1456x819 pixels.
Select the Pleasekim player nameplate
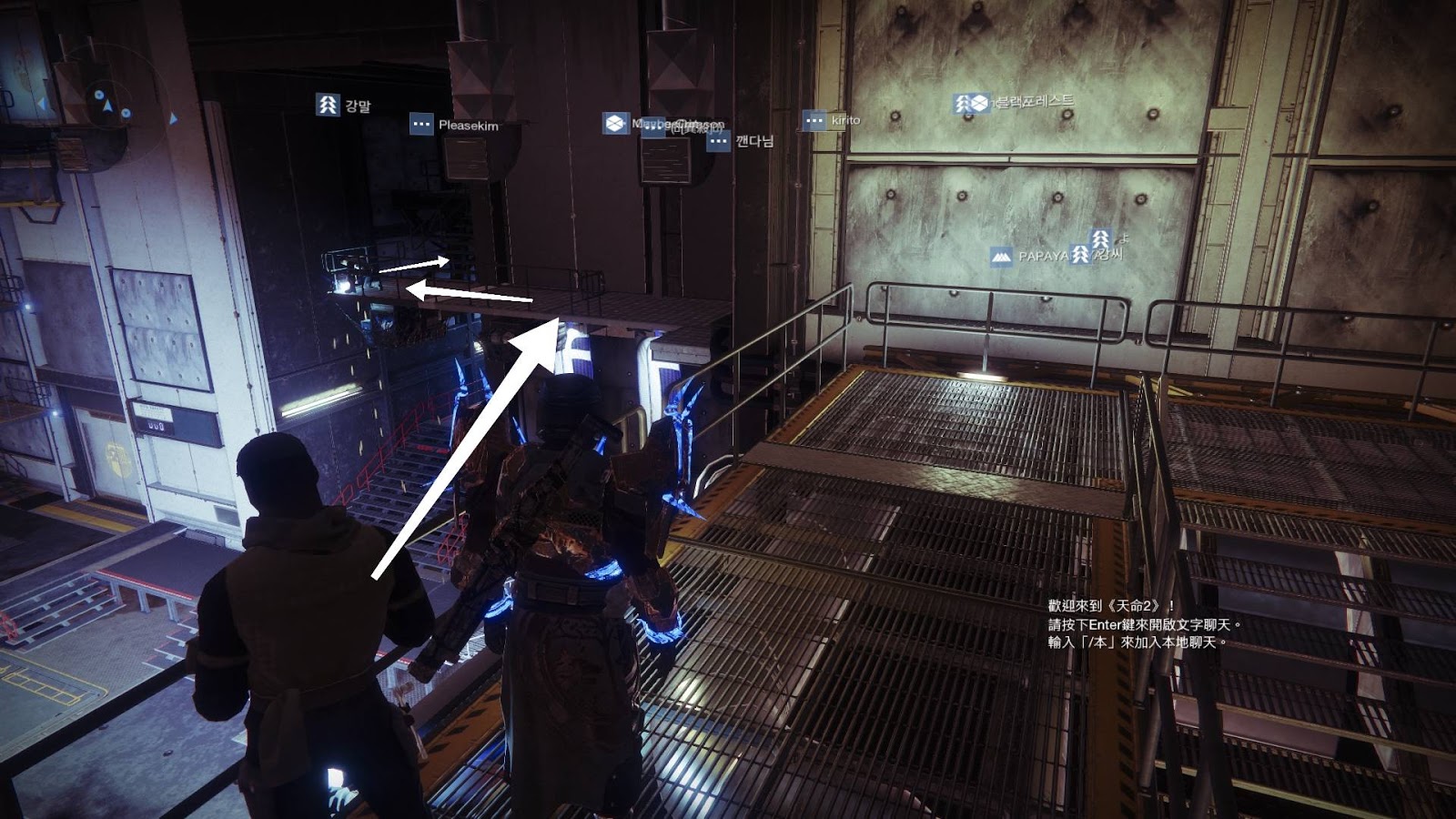tap(454, 125)
